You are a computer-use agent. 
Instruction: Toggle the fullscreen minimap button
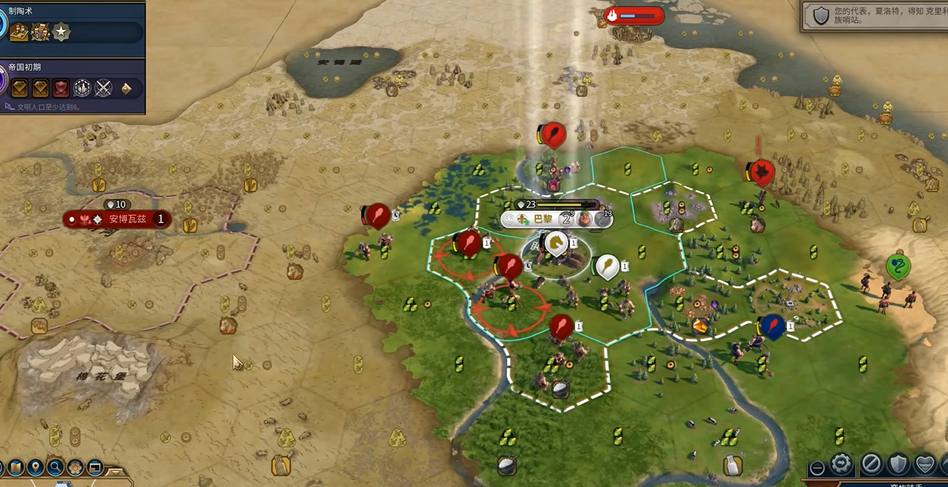pos(95,466)
